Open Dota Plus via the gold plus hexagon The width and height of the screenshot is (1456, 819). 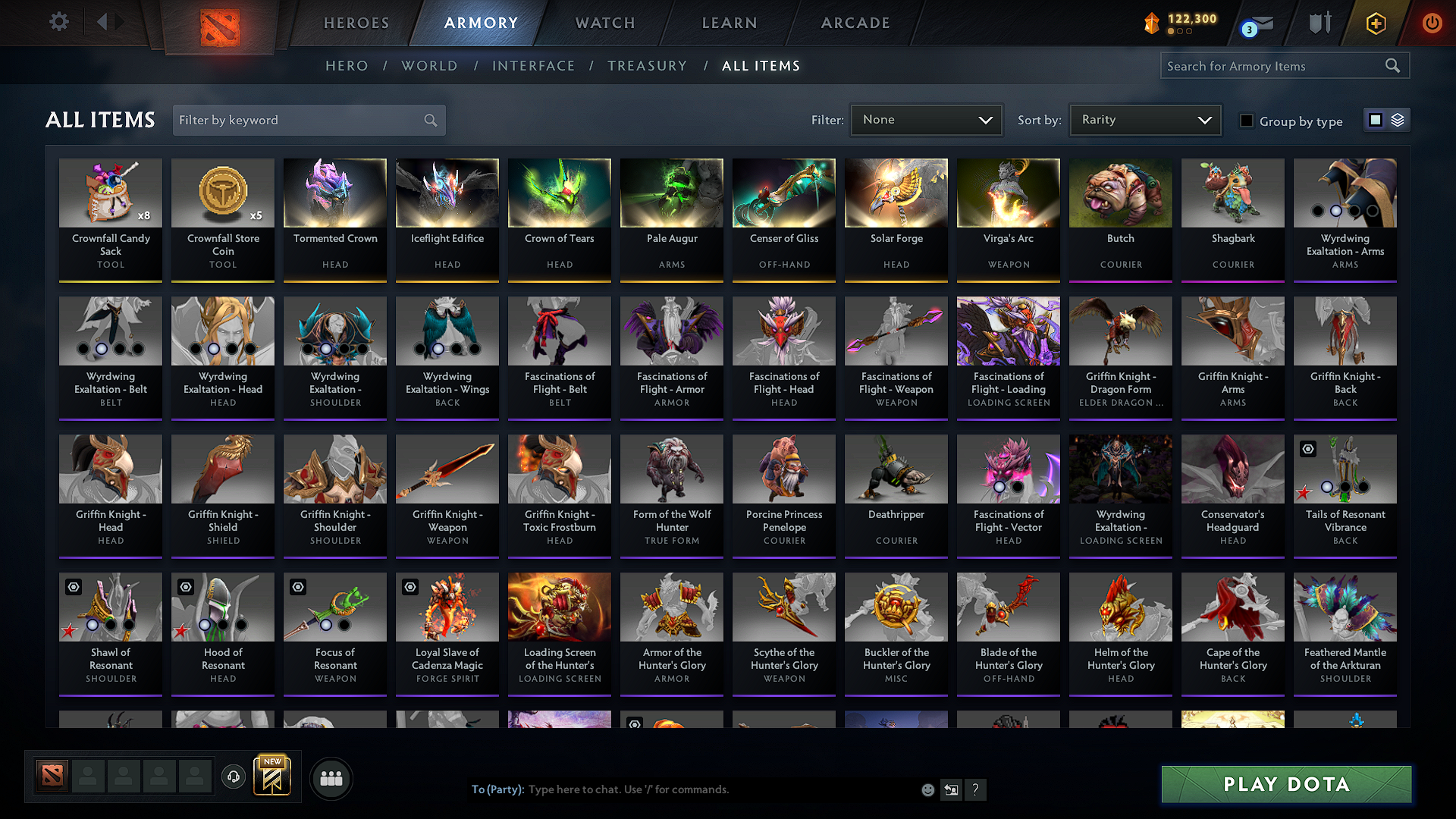point(1375,24)
